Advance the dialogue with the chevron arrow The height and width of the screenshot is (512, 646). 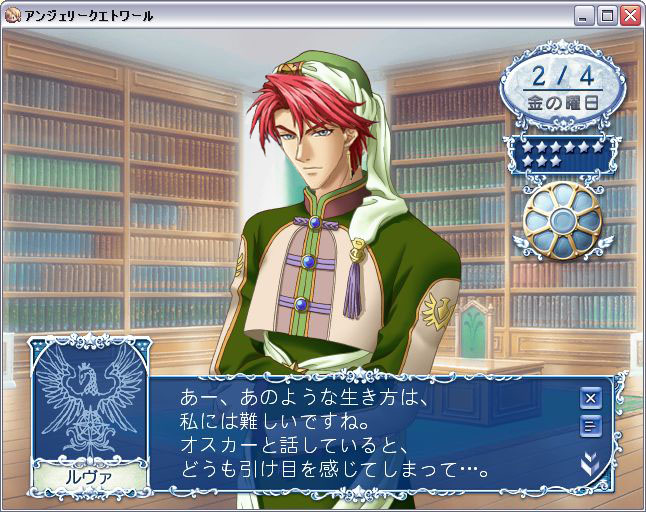(591, 464)
